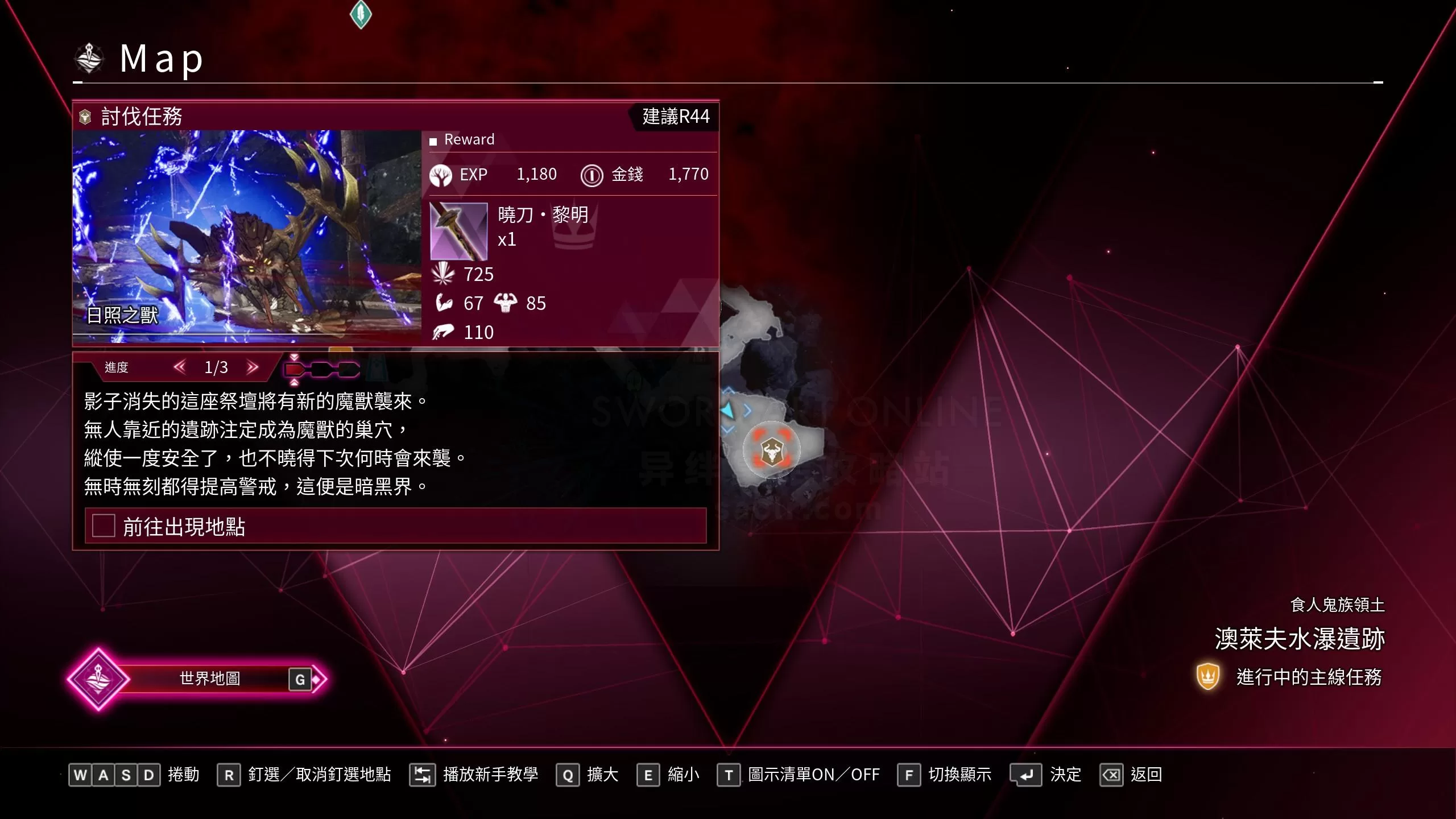Click the cyan player arrow on the map
Screen dimensions: 1456x819
[727, 409]
